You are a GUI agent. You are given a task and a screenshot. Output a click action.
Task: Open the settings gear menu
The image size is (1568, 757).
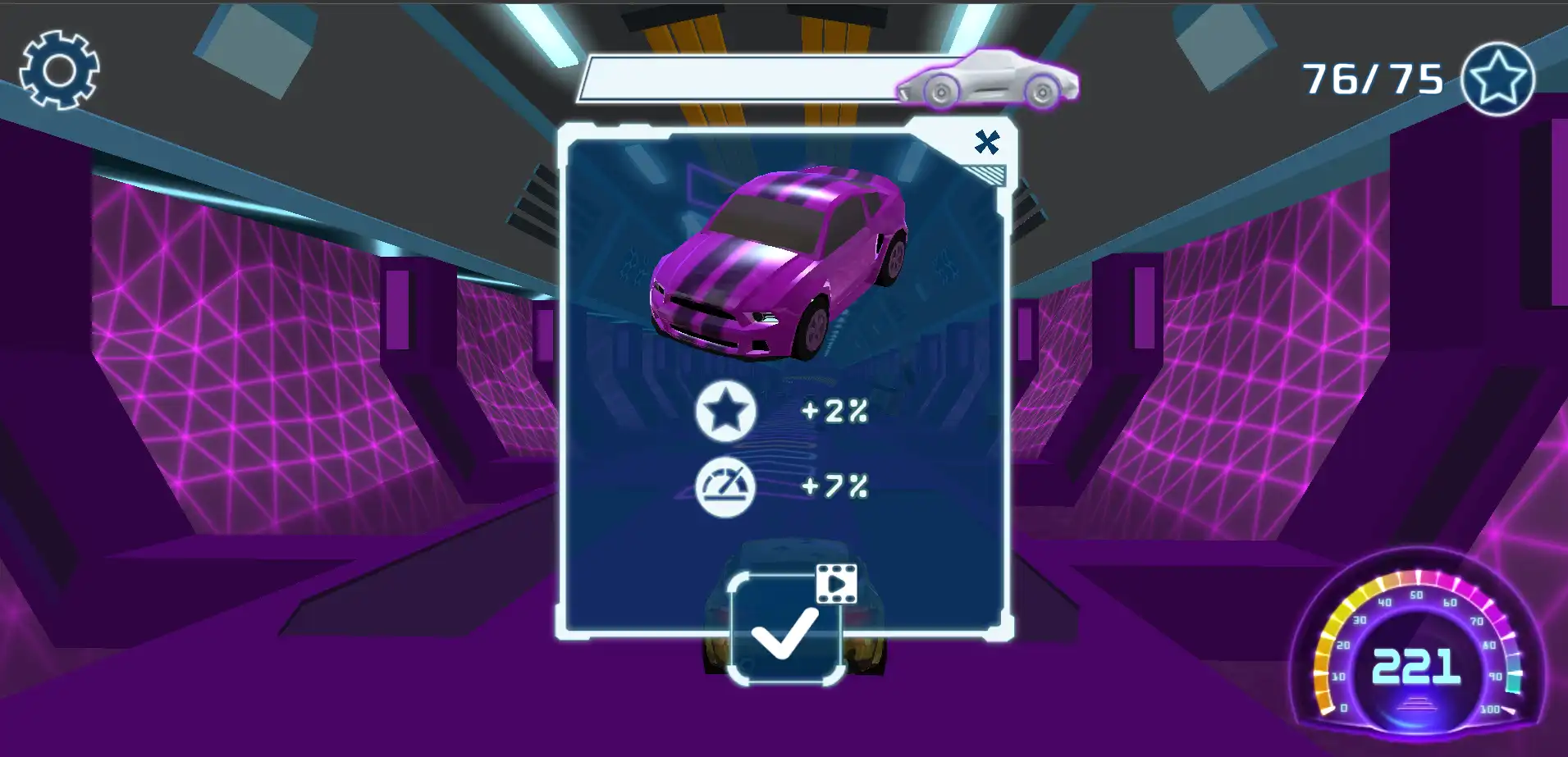[x=59, y=70]
